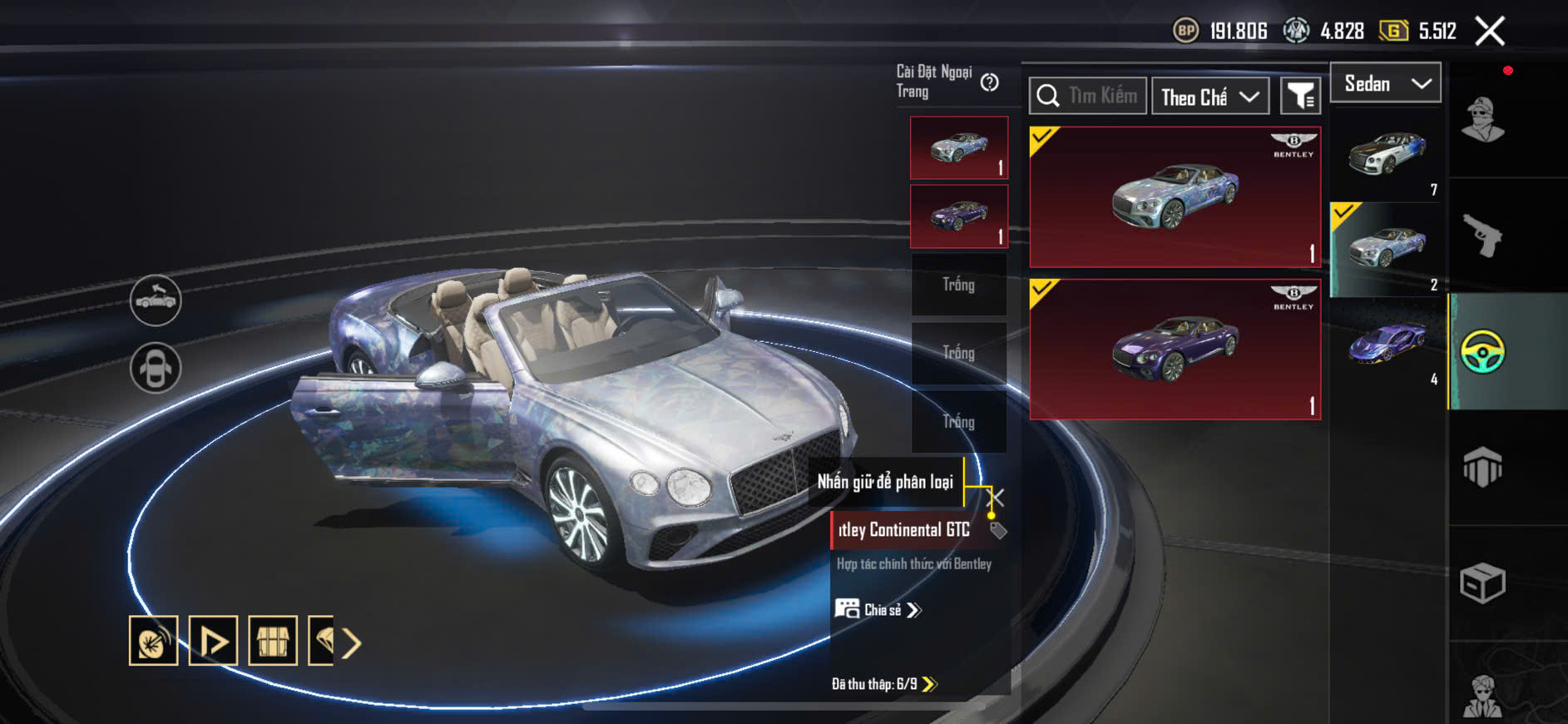Choose the two-tone sedan with count 7
1568x724 pixels.
[x=1387, y=156]
